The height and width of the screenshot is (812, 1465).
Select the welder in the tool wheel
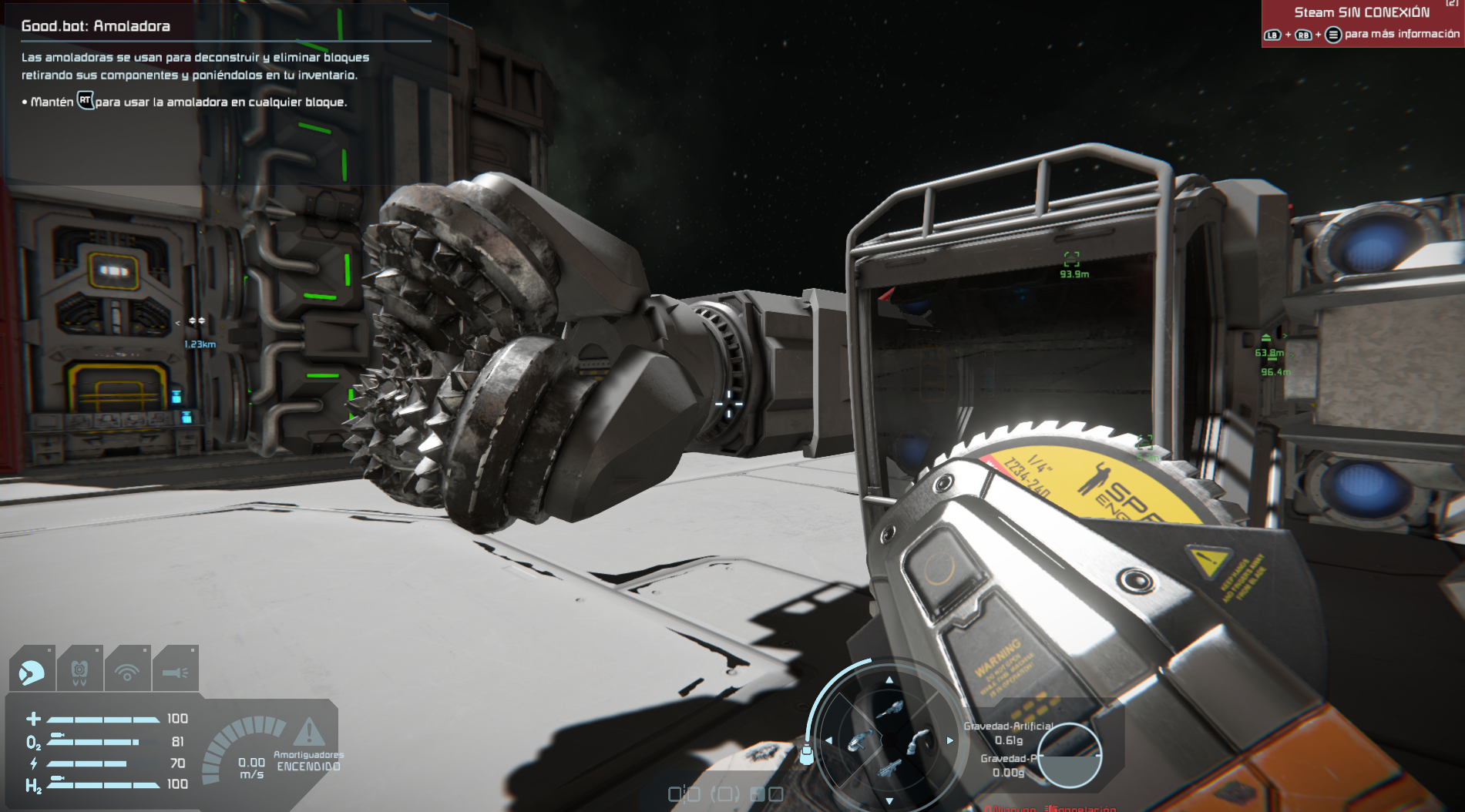(x=917, y=741)
